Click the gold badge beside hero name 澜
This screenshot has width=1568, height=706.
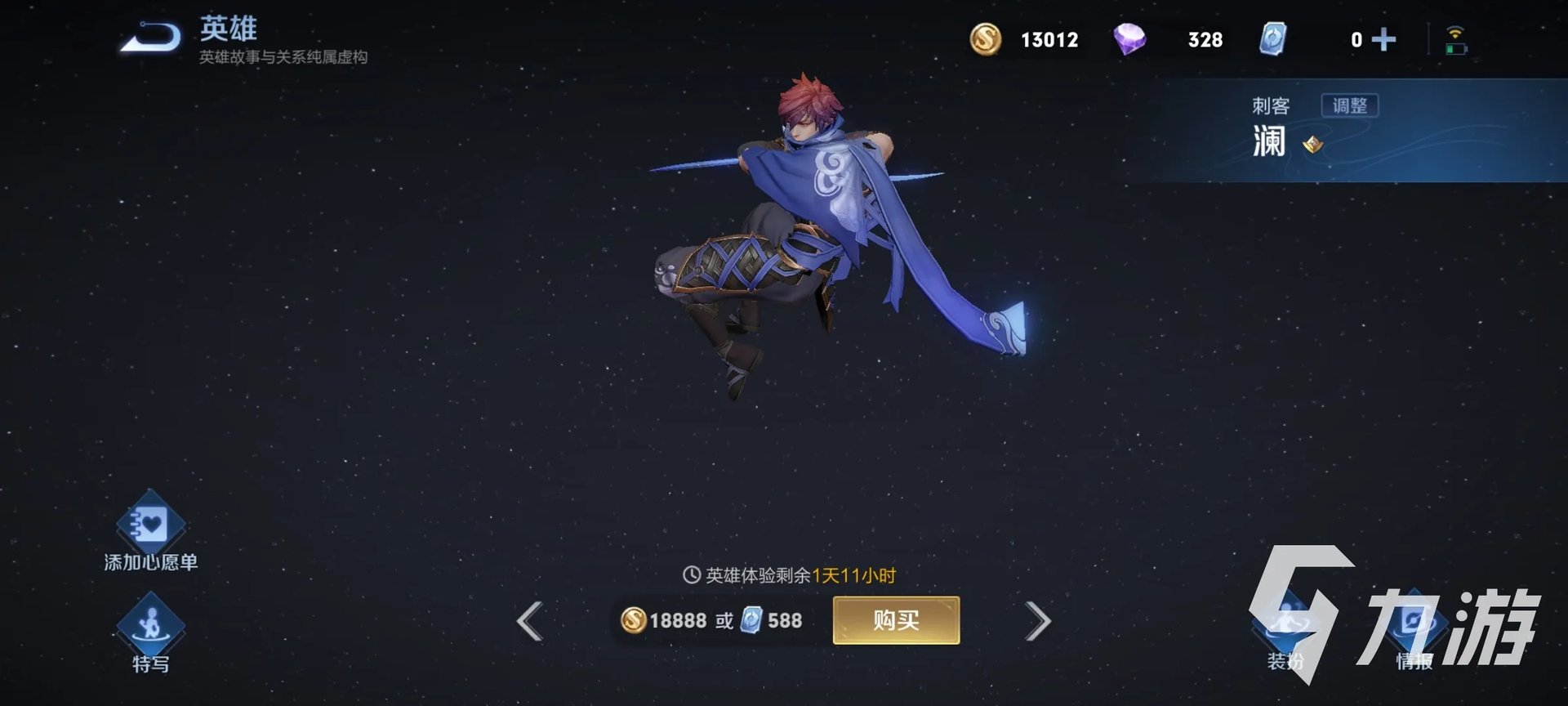point(1312,145)
